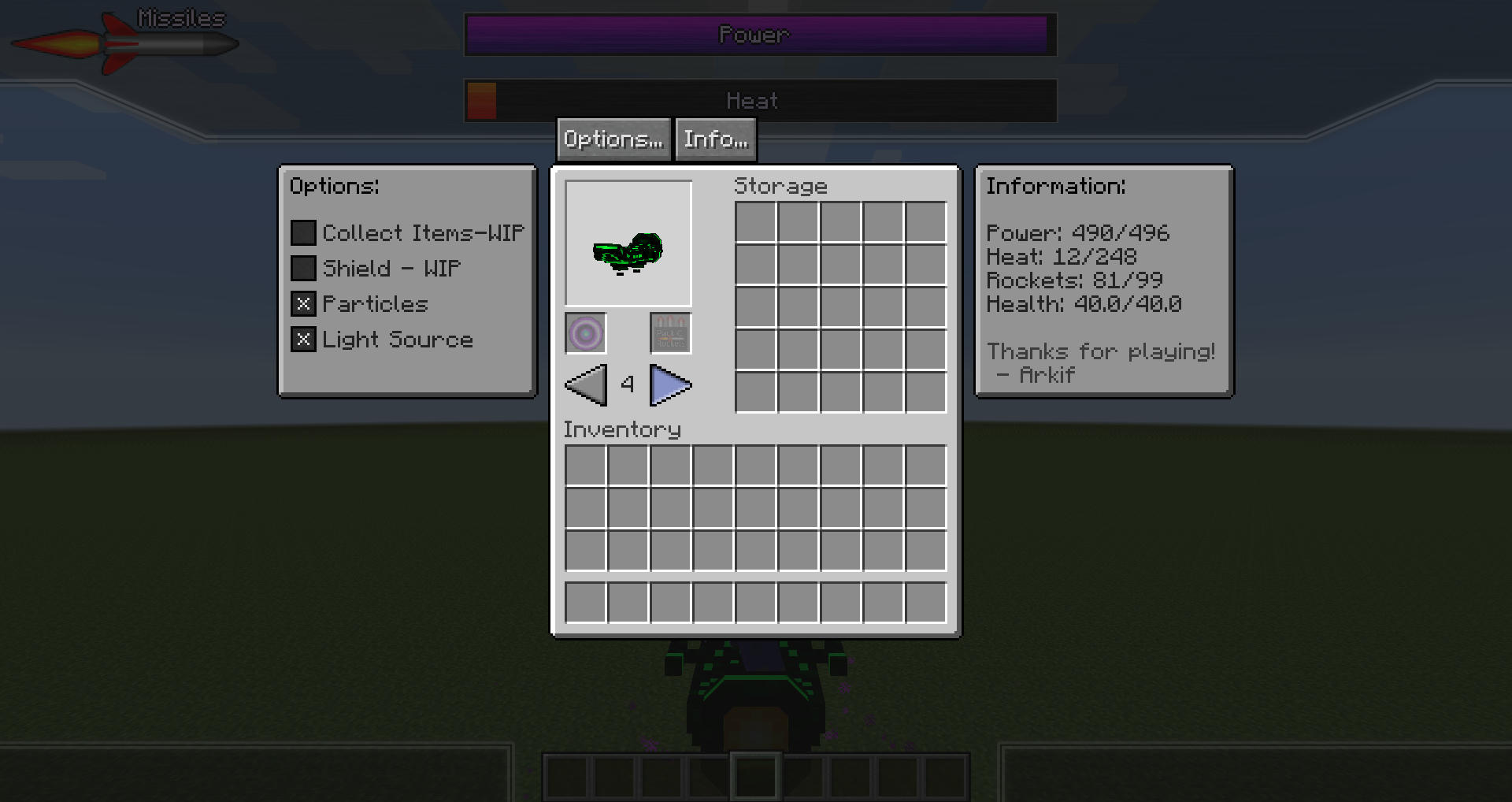Click the Information panel title
Viewport: 1512px width, 802px height.
point(1056,186)
